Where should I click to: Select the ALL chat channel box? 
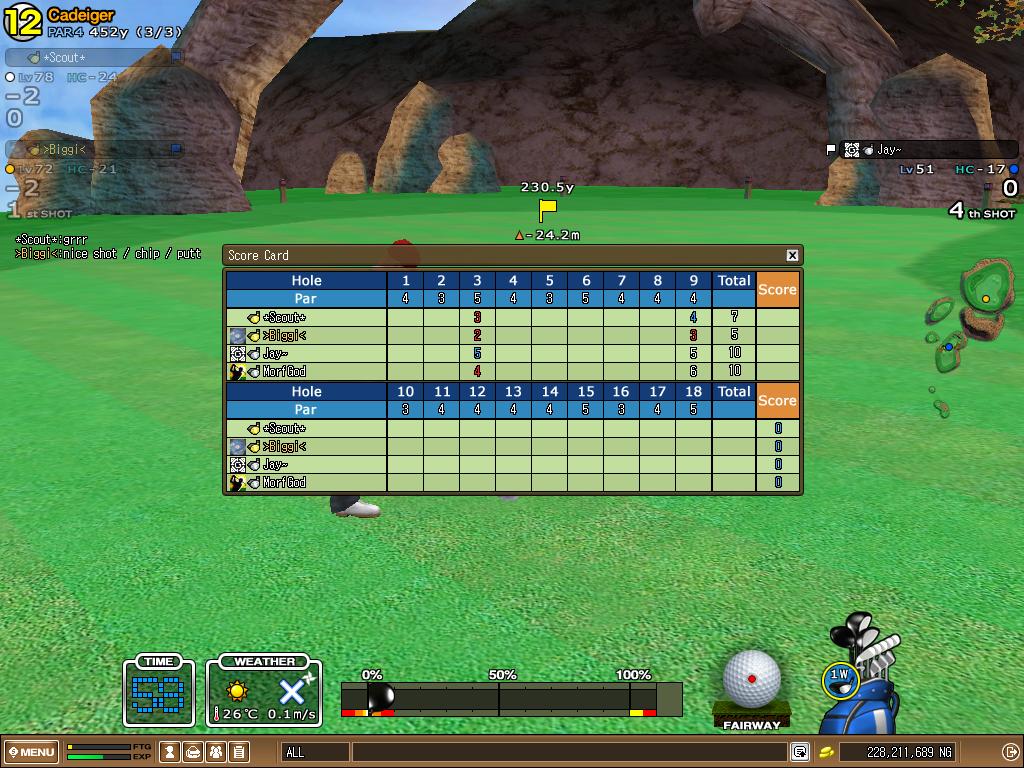pyautogui.click(x=315, y=752)
